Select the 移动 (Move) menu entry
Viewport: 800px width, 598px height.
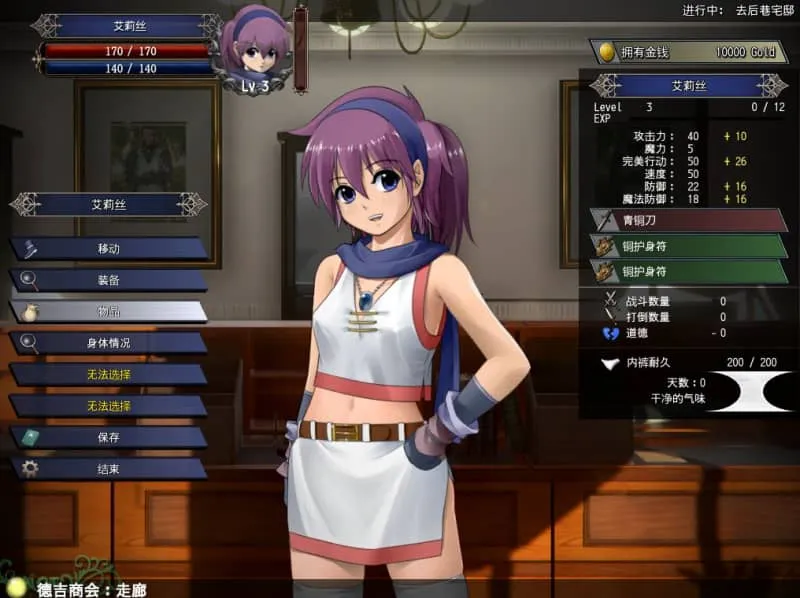point(108,248)
